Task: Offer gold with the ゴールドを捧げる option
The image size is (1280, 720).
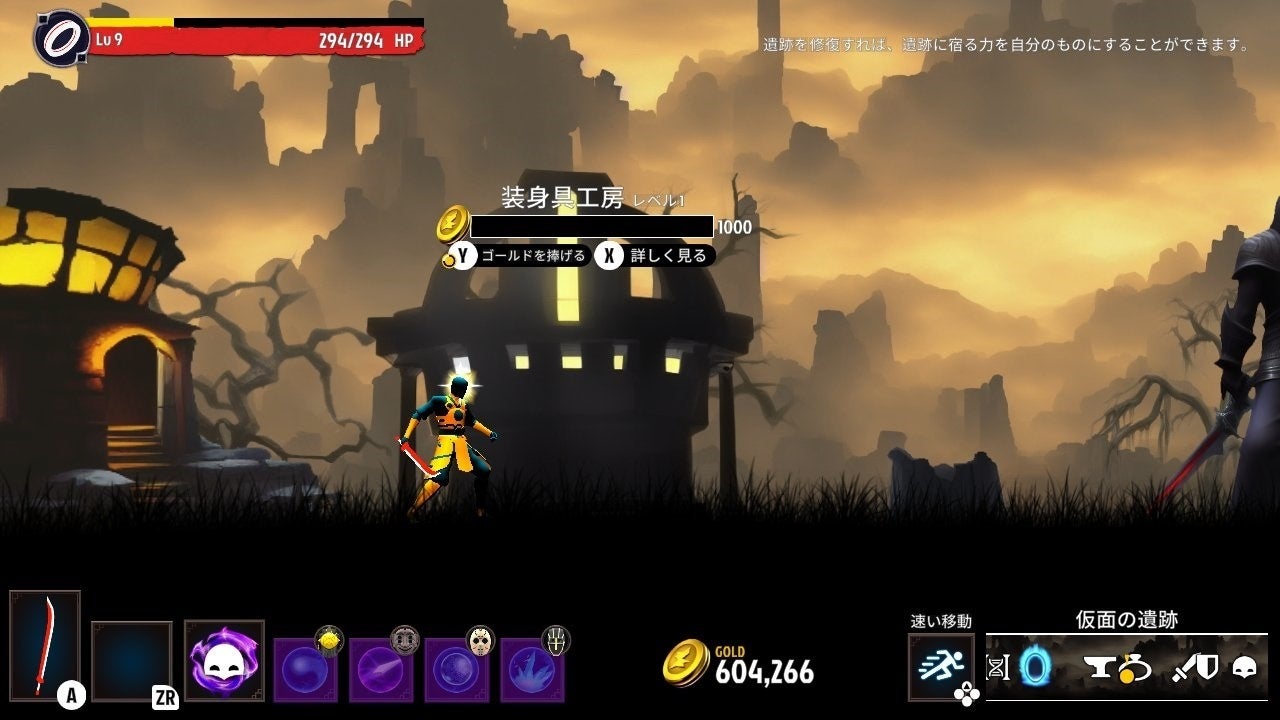Action: [518, 256]
